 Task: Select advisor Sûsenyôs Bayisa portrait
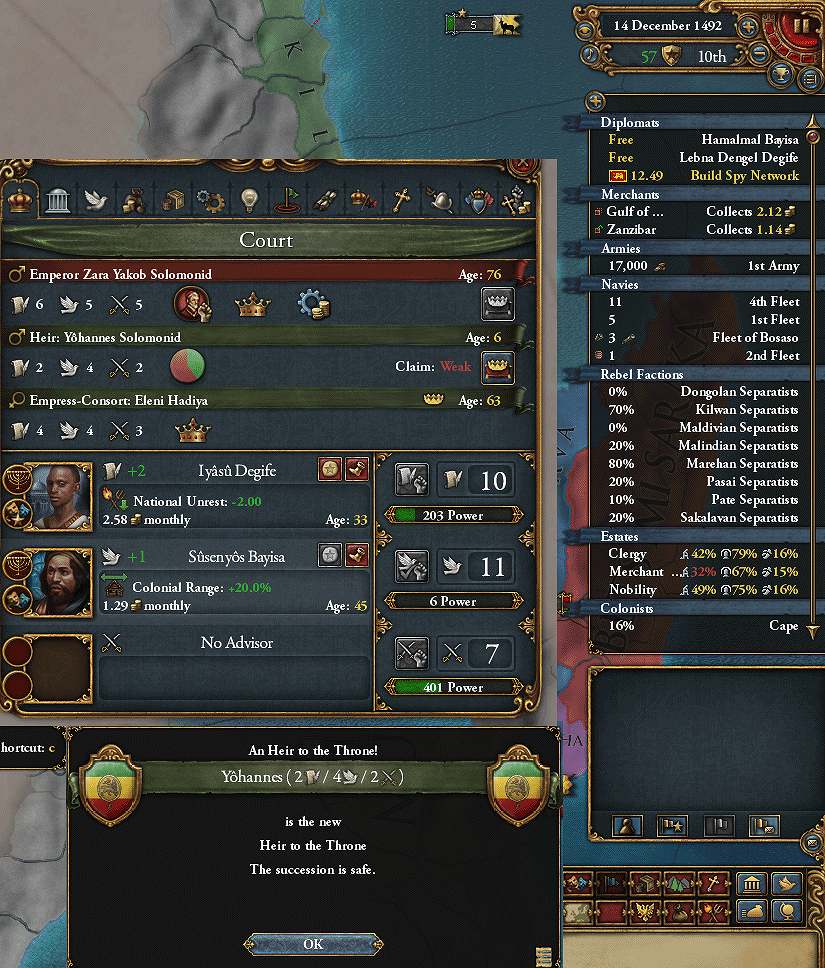(x=49, y=582)
